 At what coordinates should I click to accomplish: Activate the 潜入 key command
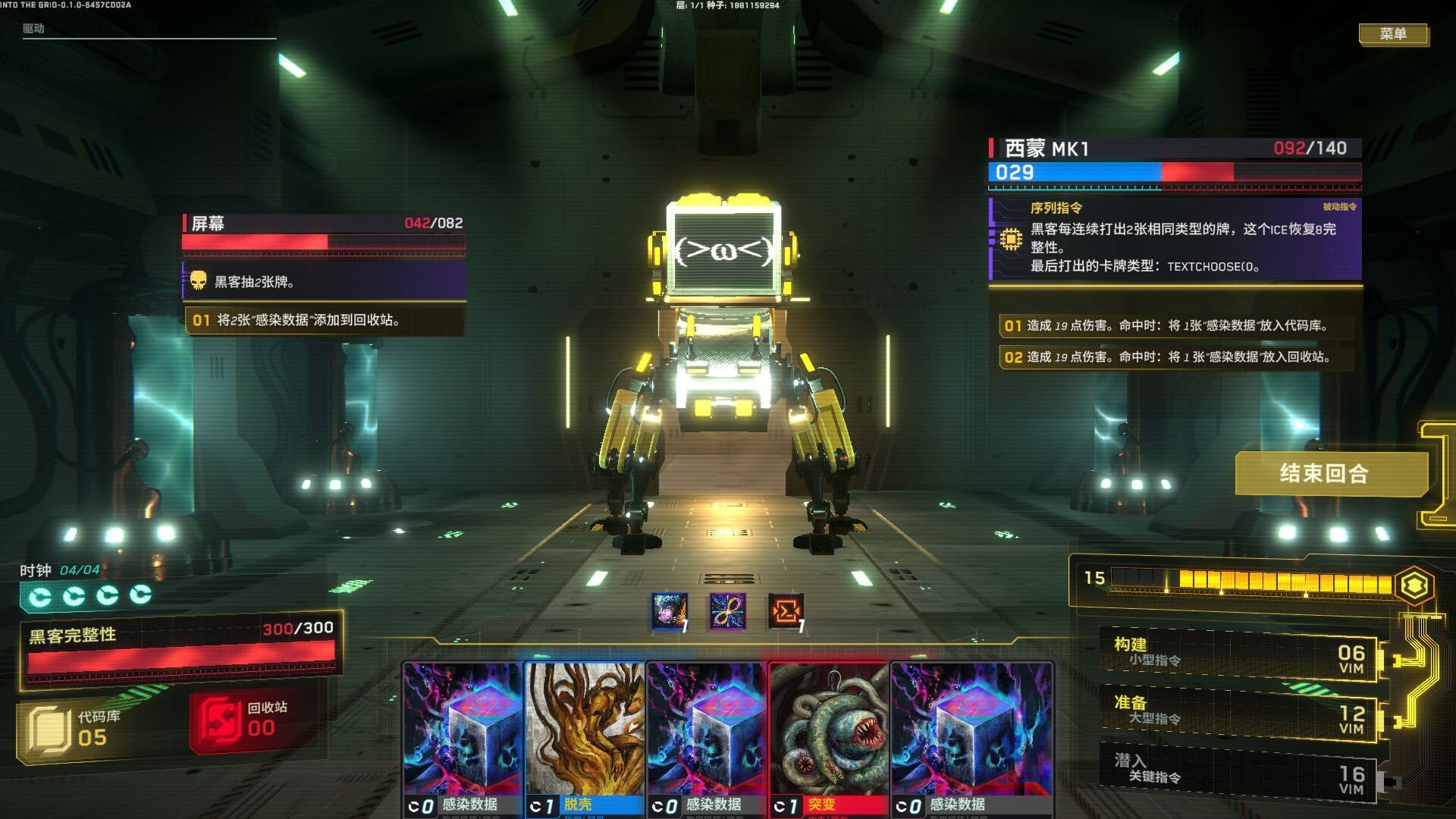1238,770
